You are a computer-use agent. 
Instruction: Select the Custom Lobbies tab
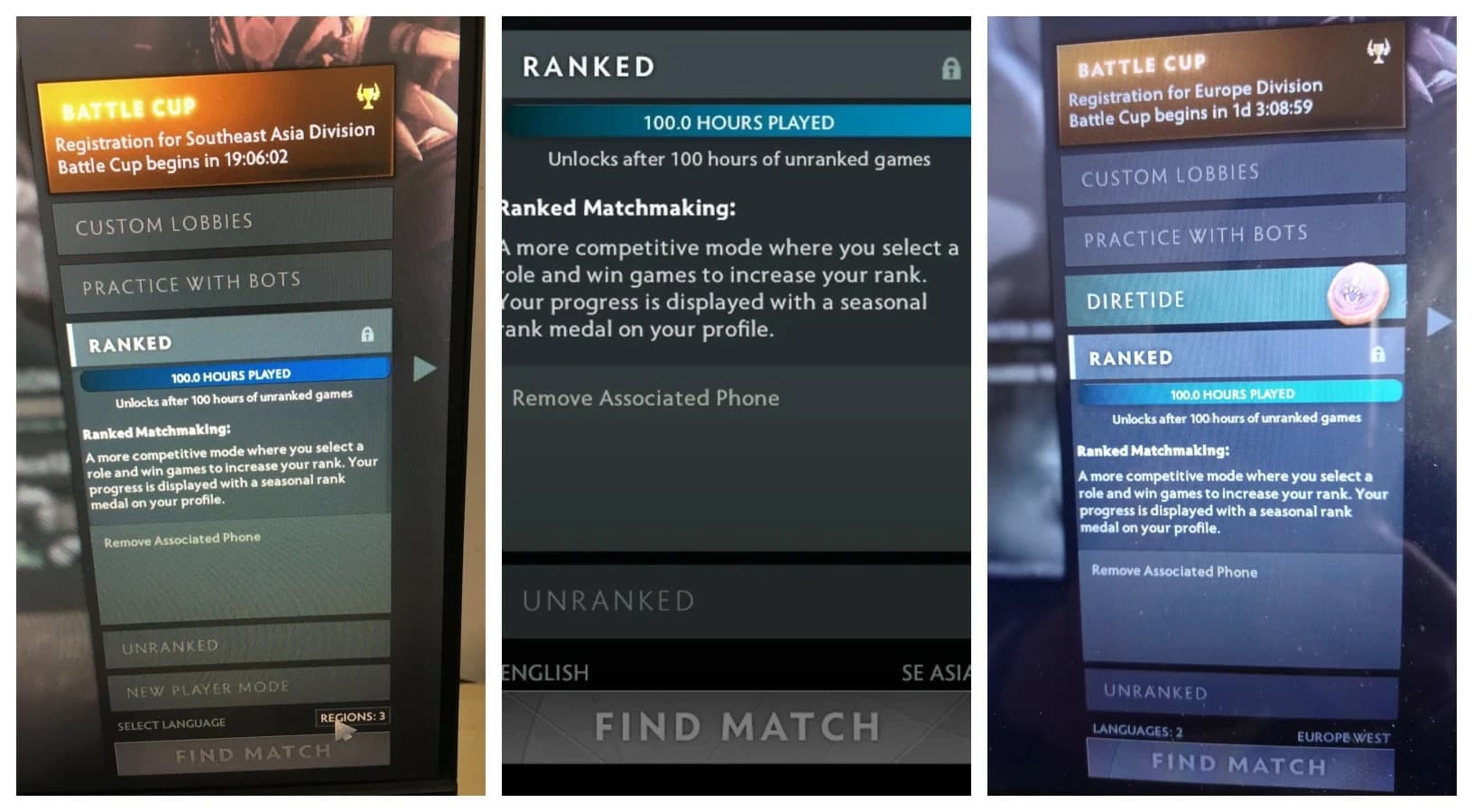(217, 221)
